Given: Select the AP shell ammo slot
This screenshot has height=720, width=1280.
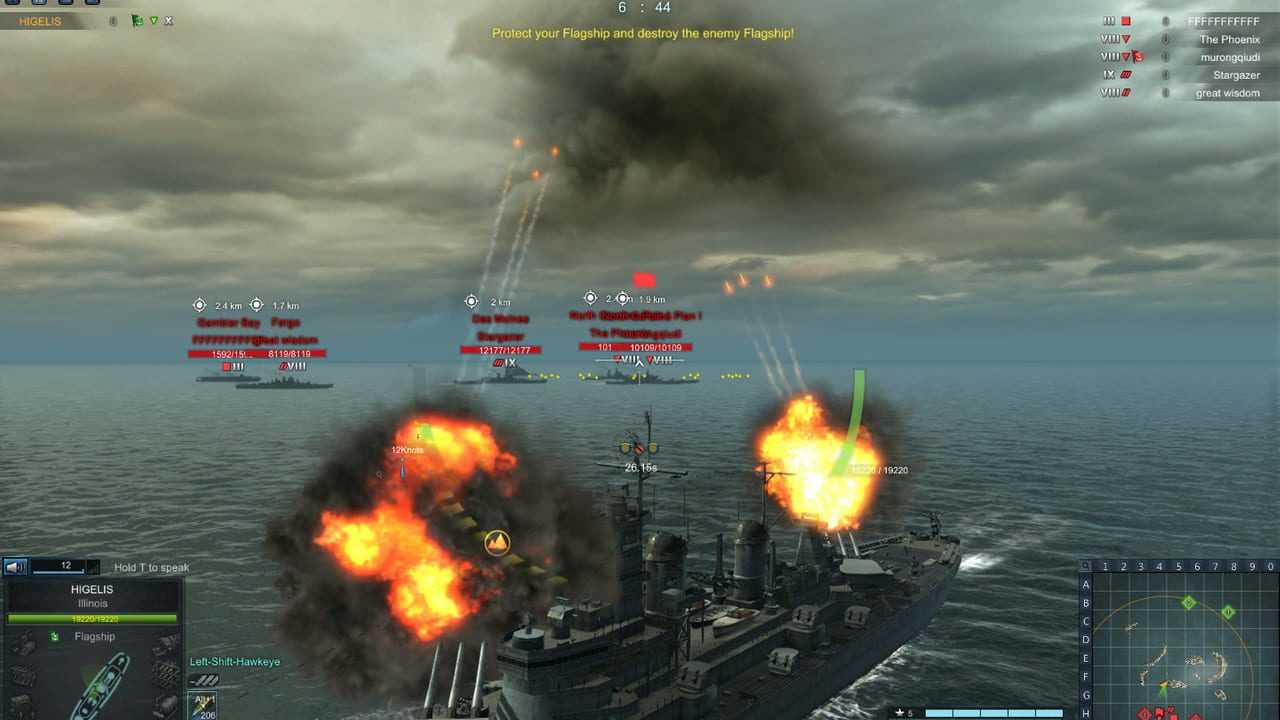Looking at the screenshot, I should point(202,704).
